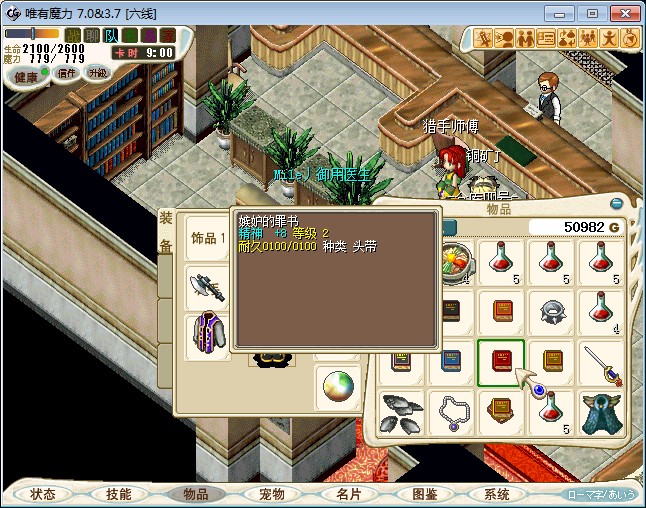Open the 信件 mail button
This screenshot has width=646, height=508.
click(67, 73)
